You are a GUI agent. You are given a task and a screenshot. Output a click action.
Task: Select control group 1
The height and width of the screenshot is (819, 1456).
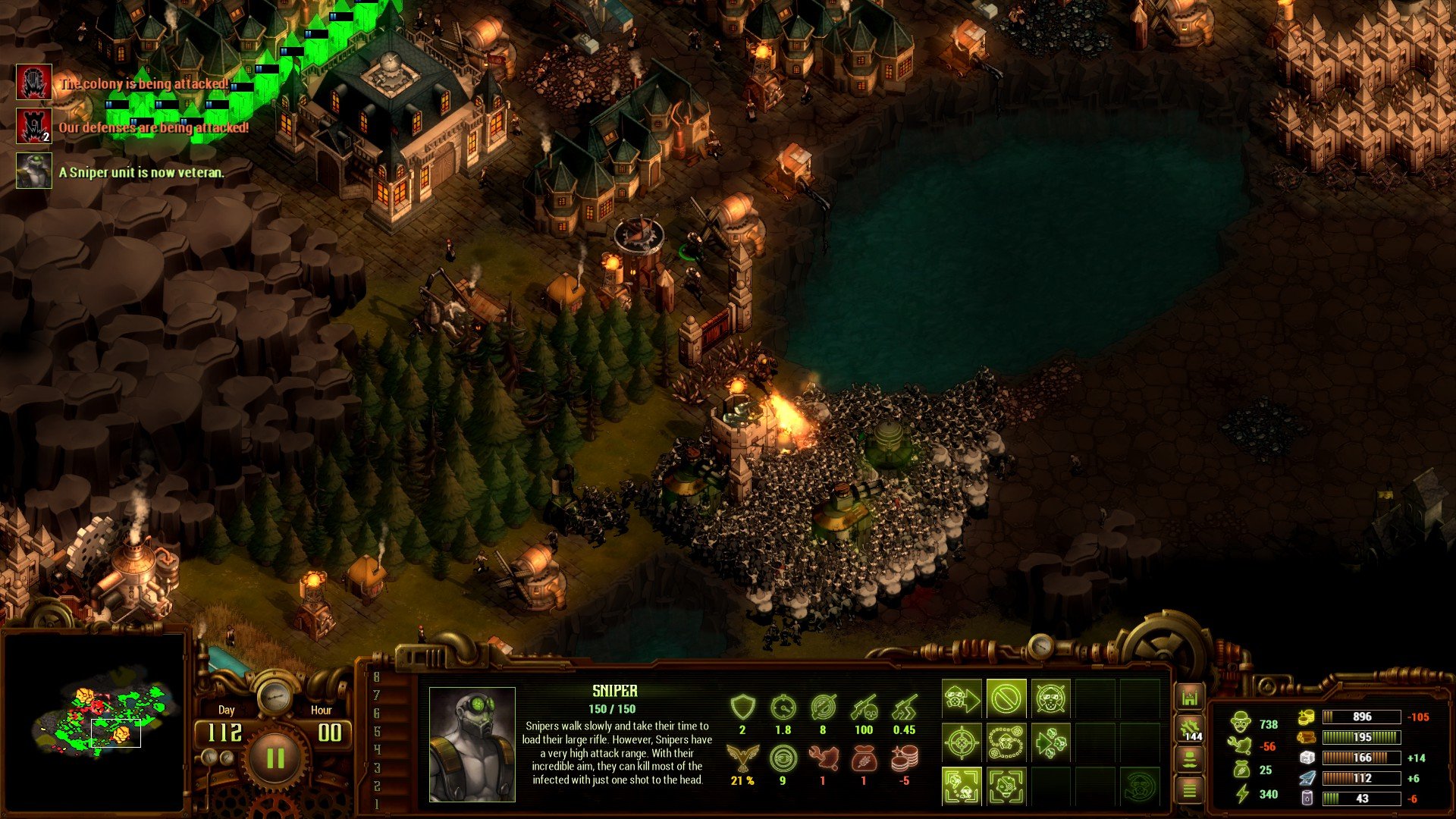tap(377, 804)
